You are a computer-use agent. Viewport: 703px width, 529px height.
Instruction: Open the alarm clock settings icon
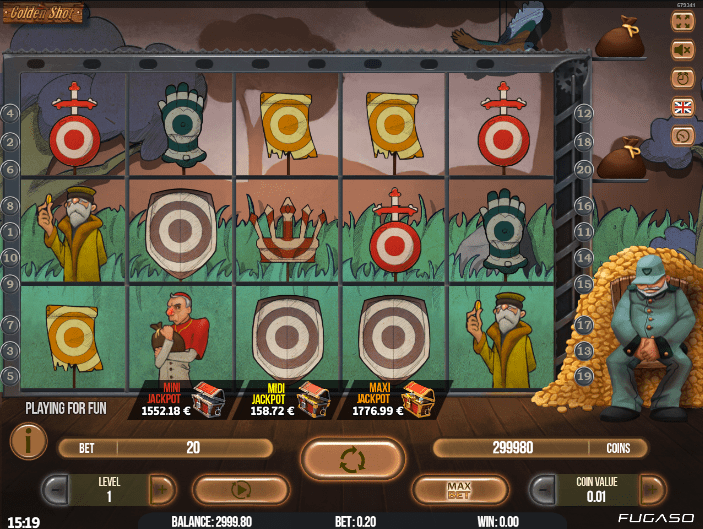click(x=683, y=77)
